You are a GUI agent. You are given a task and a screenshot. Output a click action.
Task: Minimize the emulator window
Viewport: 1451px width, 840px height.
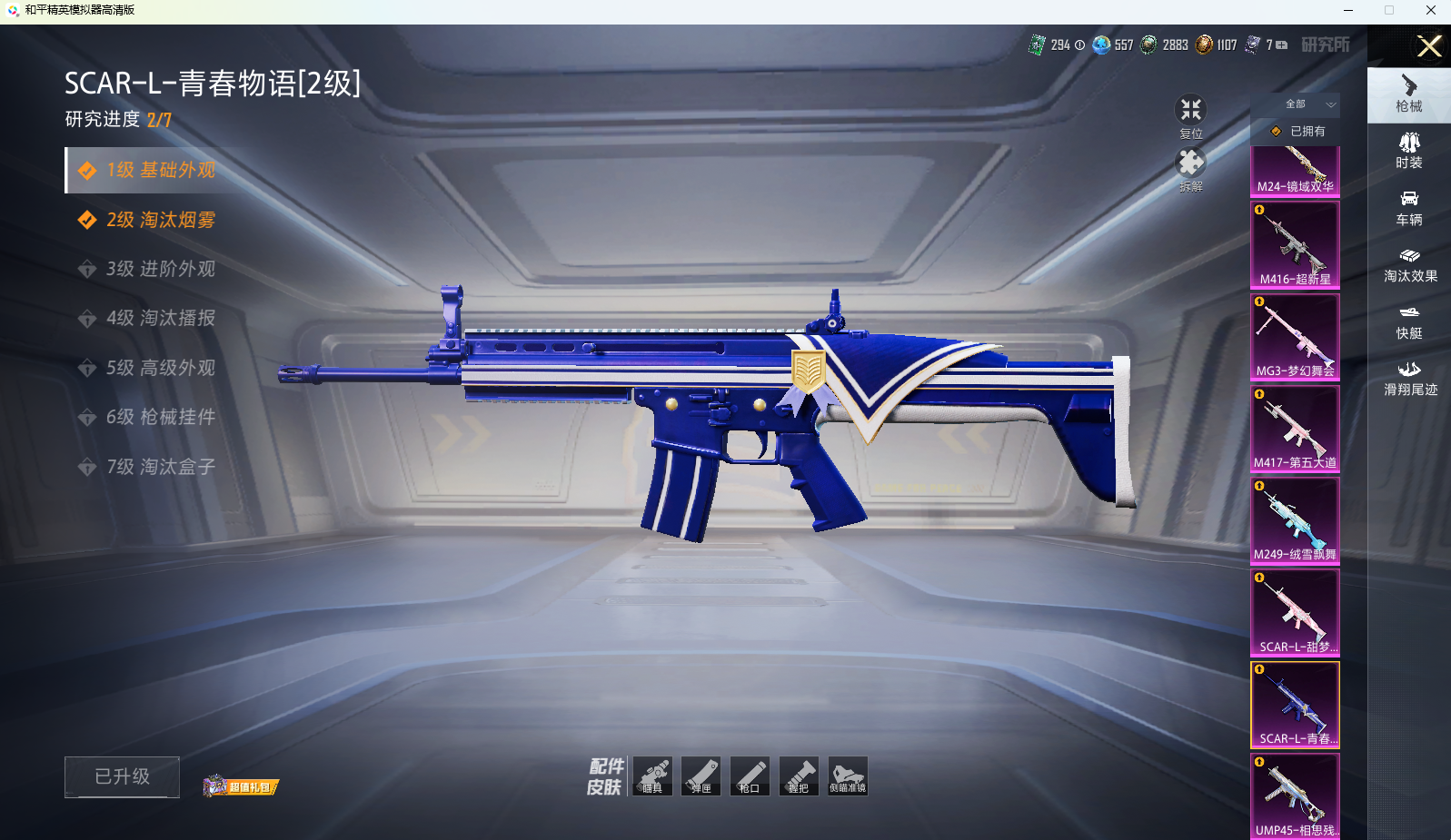coord(1348,10)
